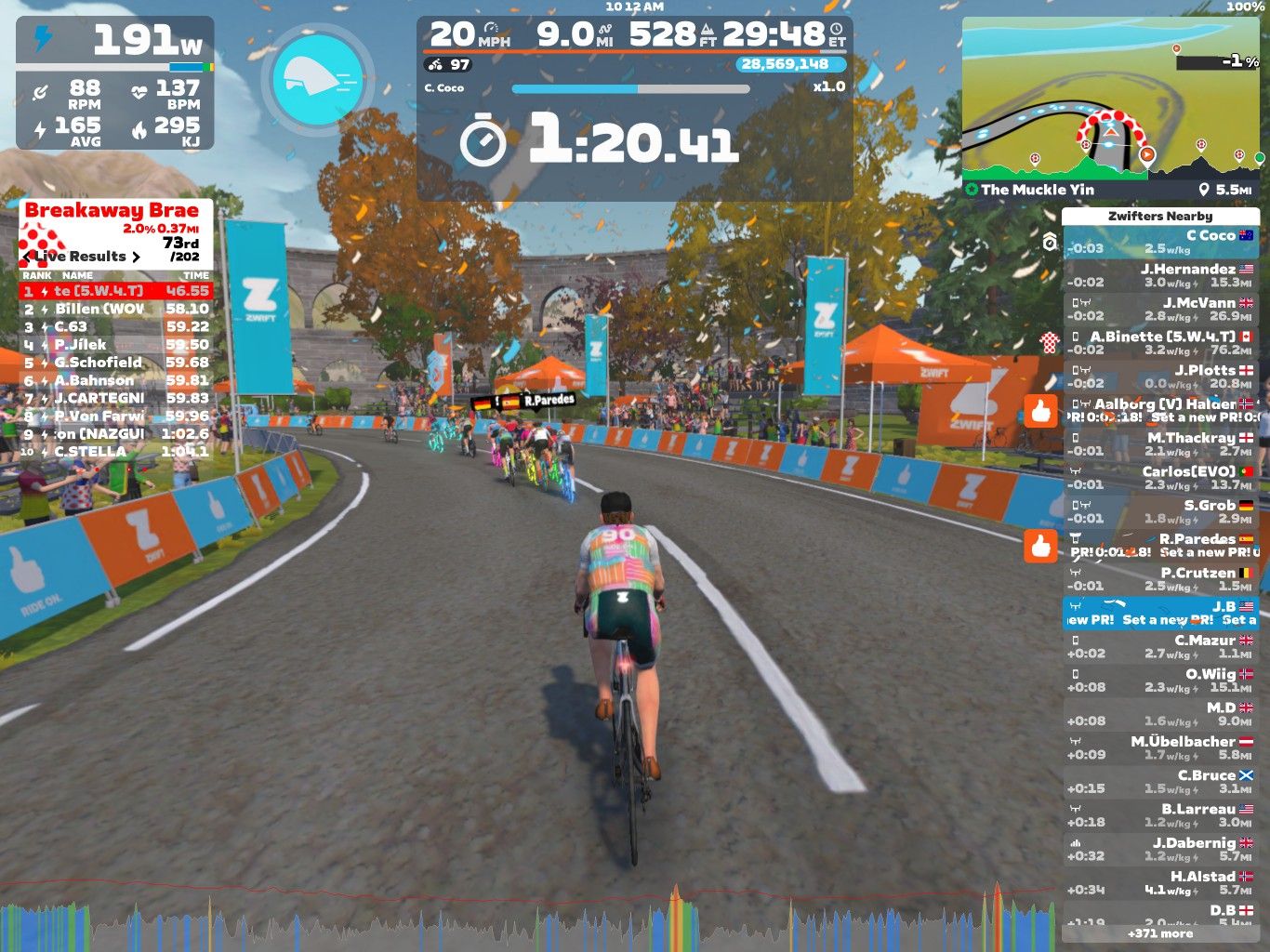
Task: Select C.Bruce in nearby riders
Action: click(1159, 782)
